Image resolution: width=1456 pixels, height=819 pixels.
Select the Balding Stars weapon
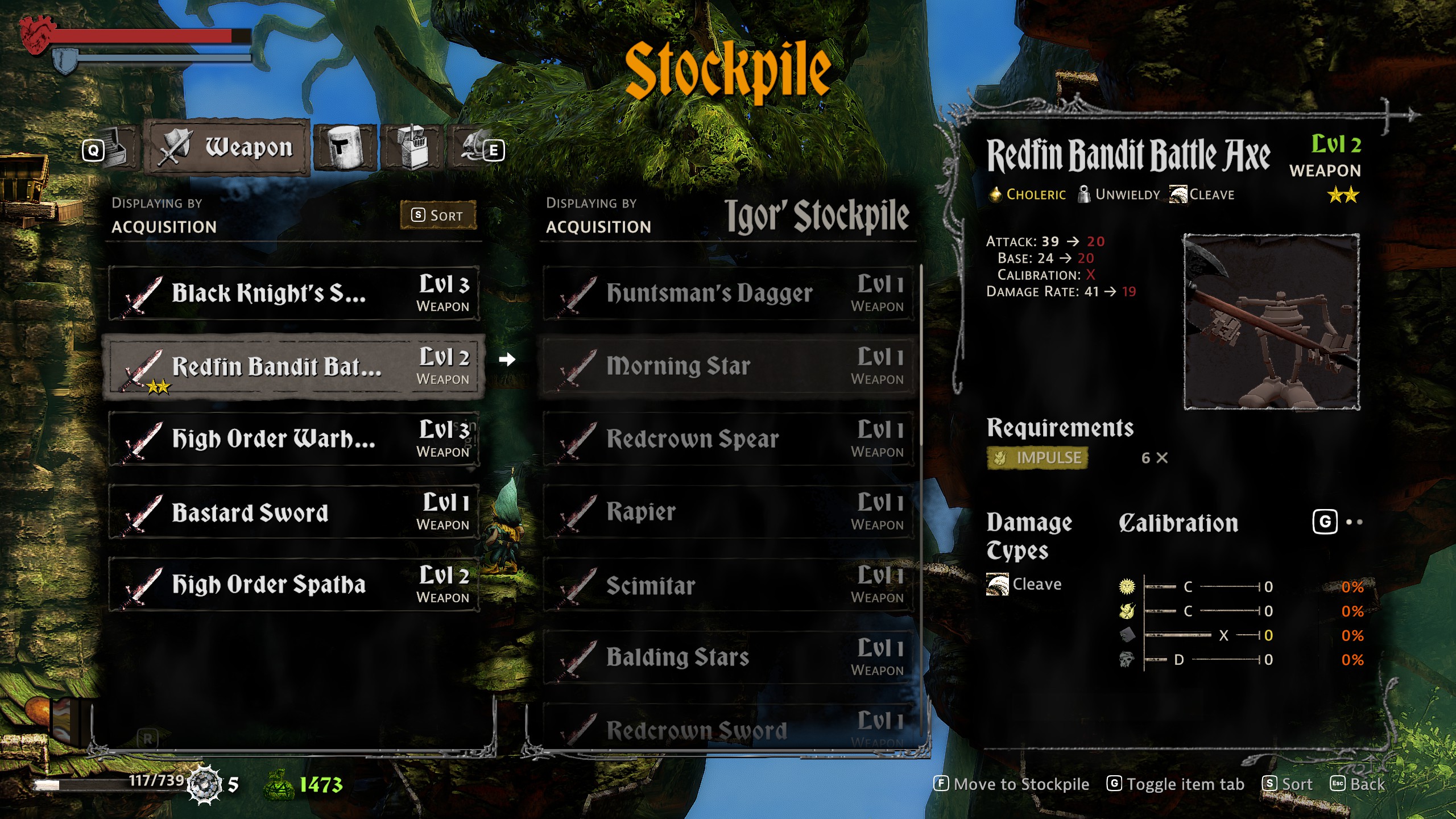pyautogui.click(x=728, y=657)
